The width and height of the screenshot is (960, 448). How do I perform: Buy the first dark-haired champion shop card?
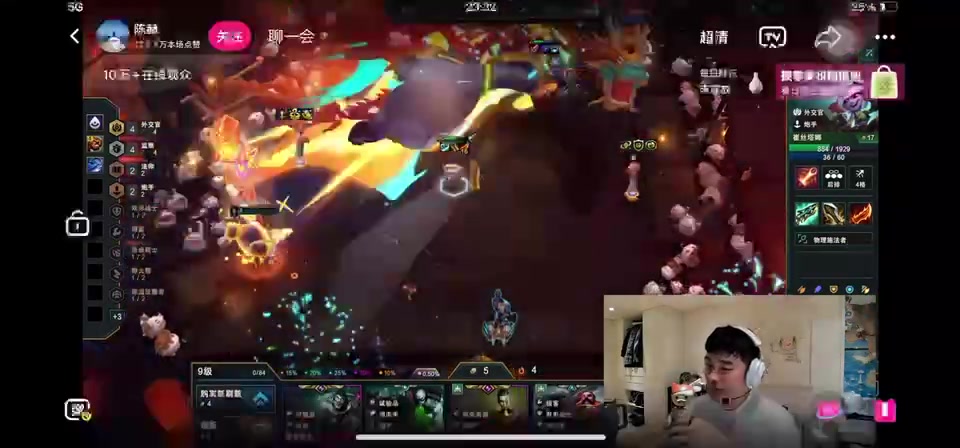click(x=322, y=405)
